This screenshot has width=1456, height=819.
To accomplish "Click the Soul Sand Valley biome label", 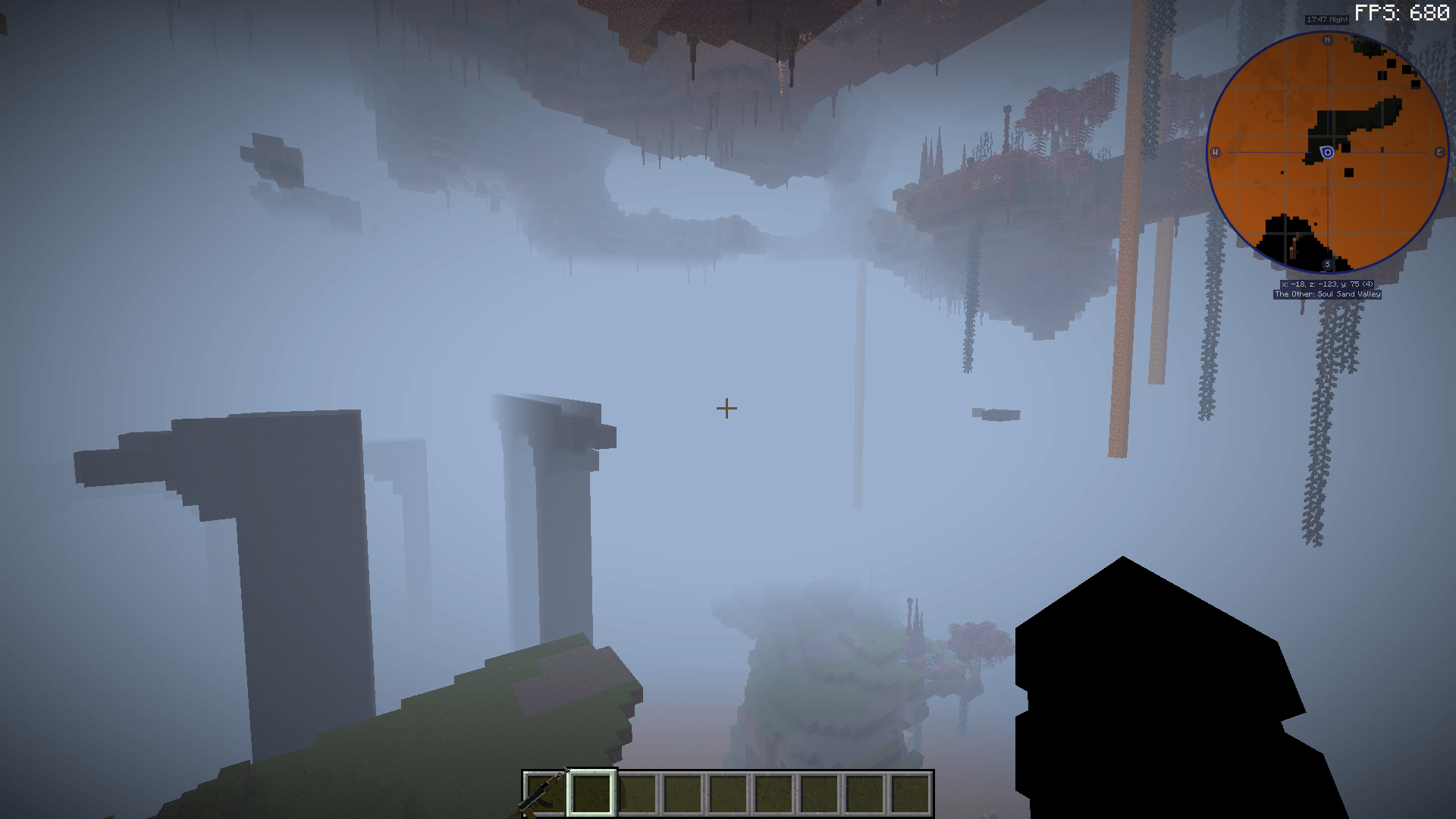I will tap(1327, 294).
